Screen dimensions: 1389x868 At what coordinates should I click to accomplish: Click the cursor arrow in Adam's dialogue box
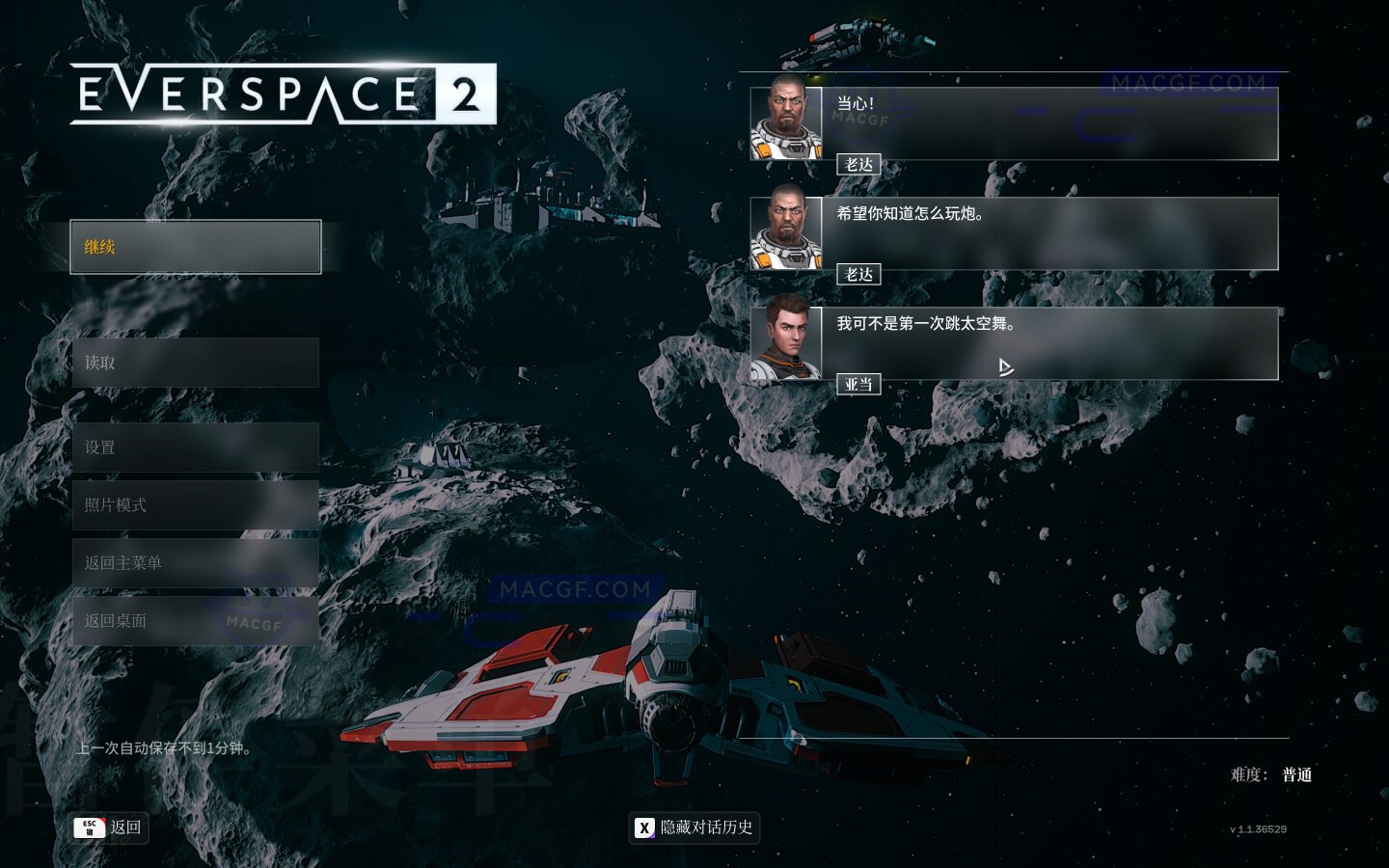pos(1005,367)
